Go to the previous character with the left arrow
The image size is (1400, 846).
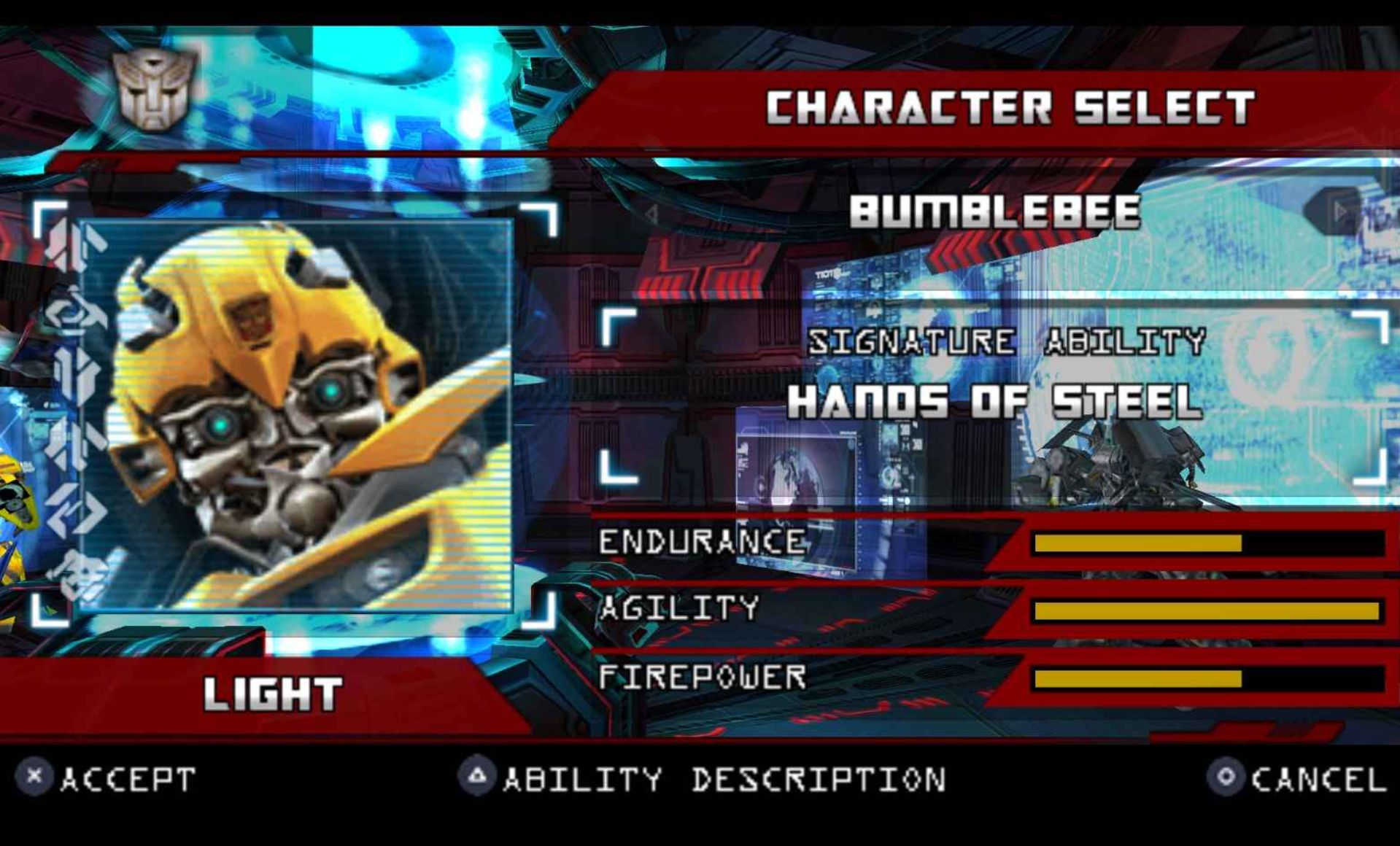pos(651,214)
